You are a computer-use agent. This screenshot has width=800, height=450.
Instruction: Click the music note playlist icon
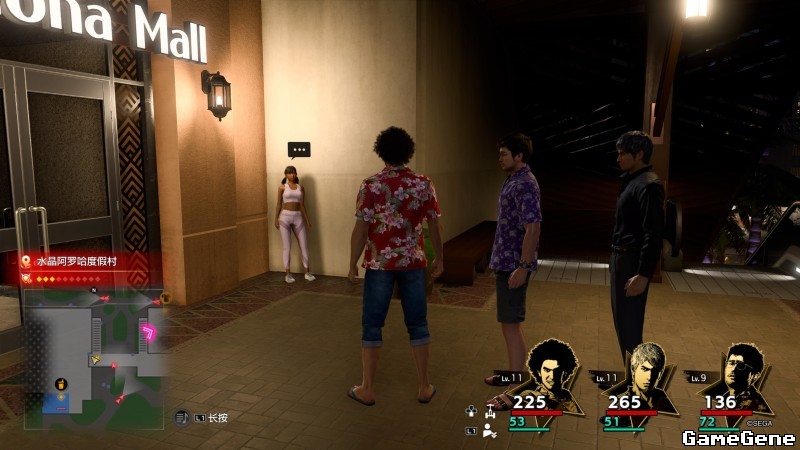[183, 416]
